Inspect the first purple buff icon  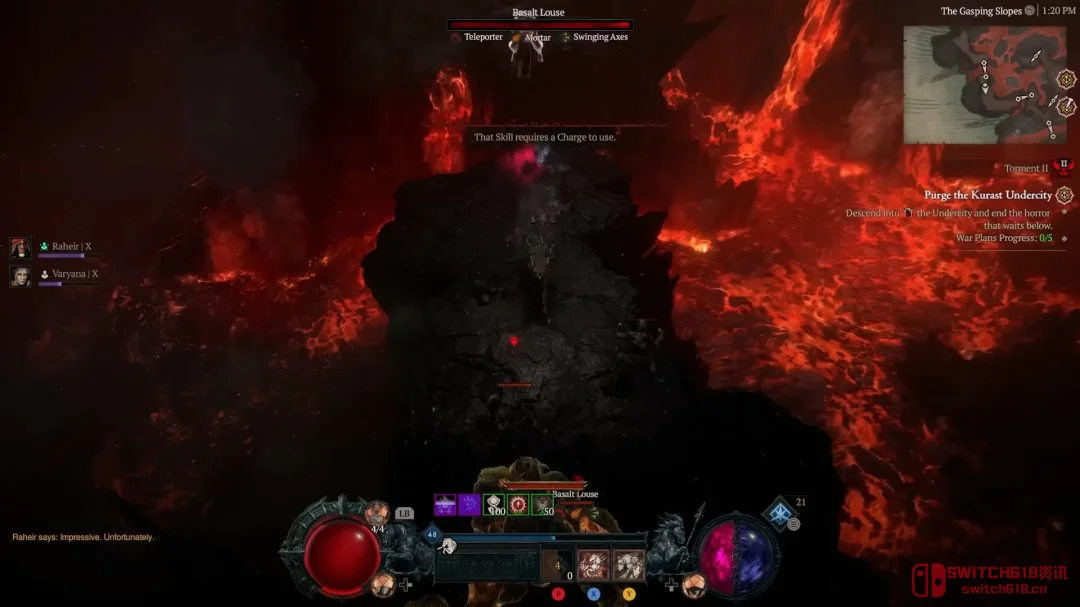coord(445,505)
